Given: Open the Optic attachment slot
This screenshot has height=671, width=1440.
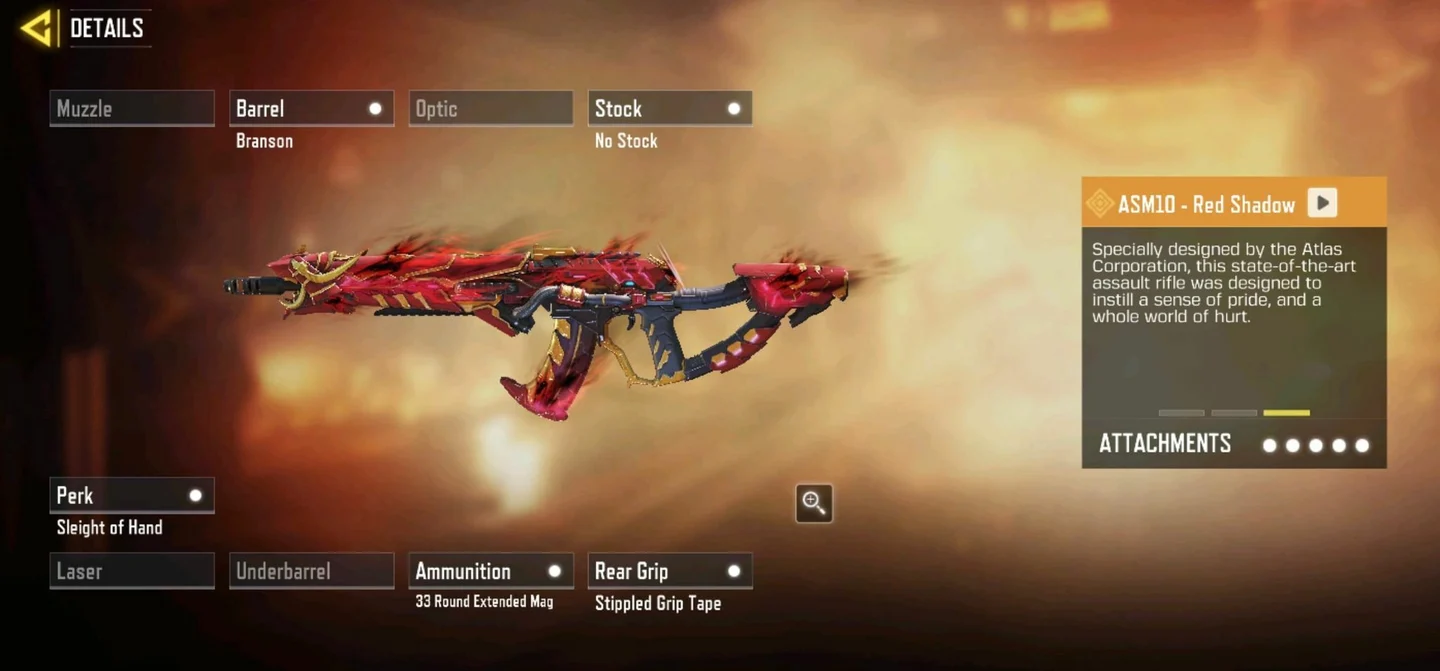Looking at the screenshot, I should [x=490, y=109].
